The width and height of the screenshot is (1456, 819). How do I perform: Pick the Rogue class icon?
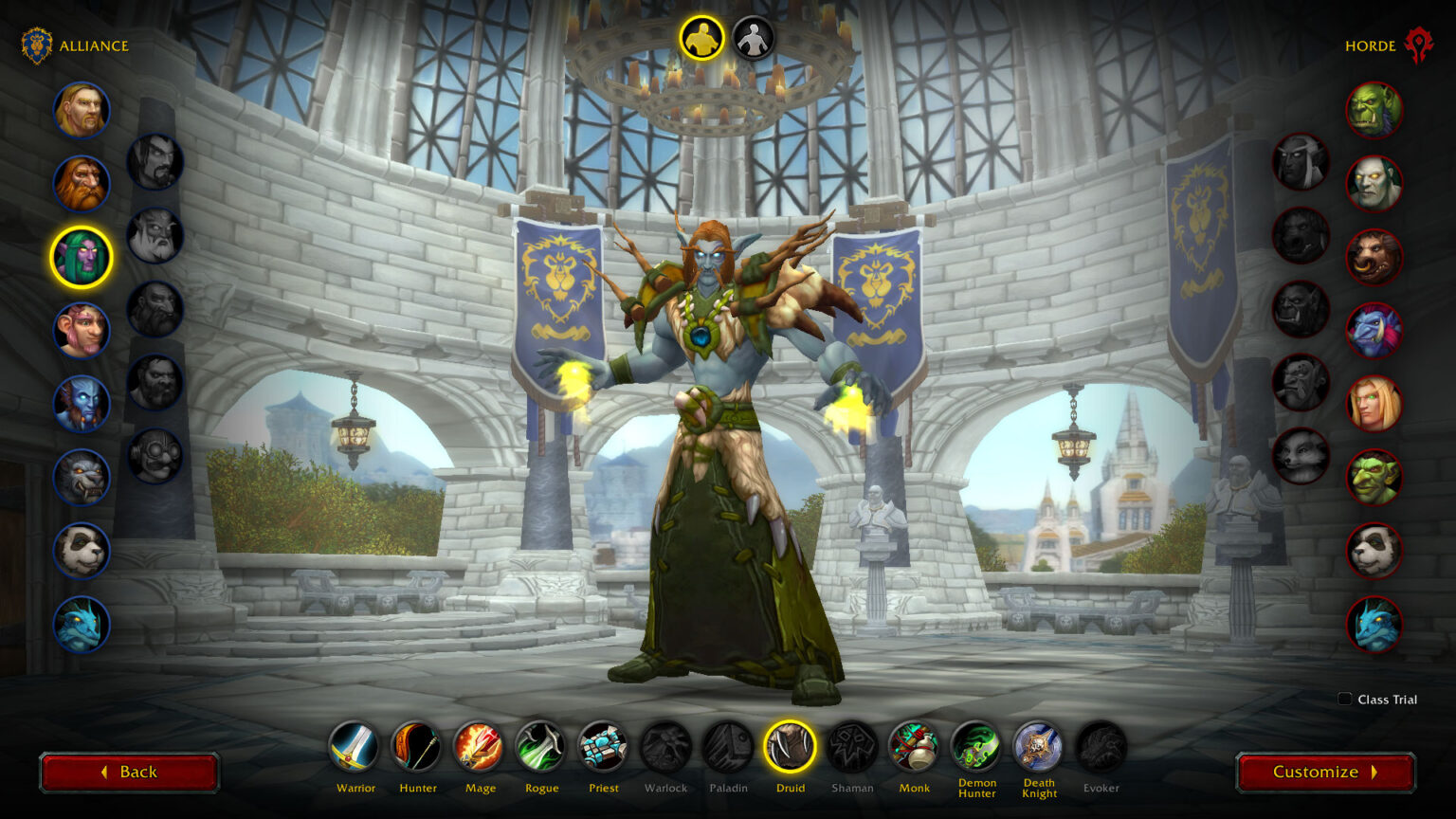tap(541, 748)
